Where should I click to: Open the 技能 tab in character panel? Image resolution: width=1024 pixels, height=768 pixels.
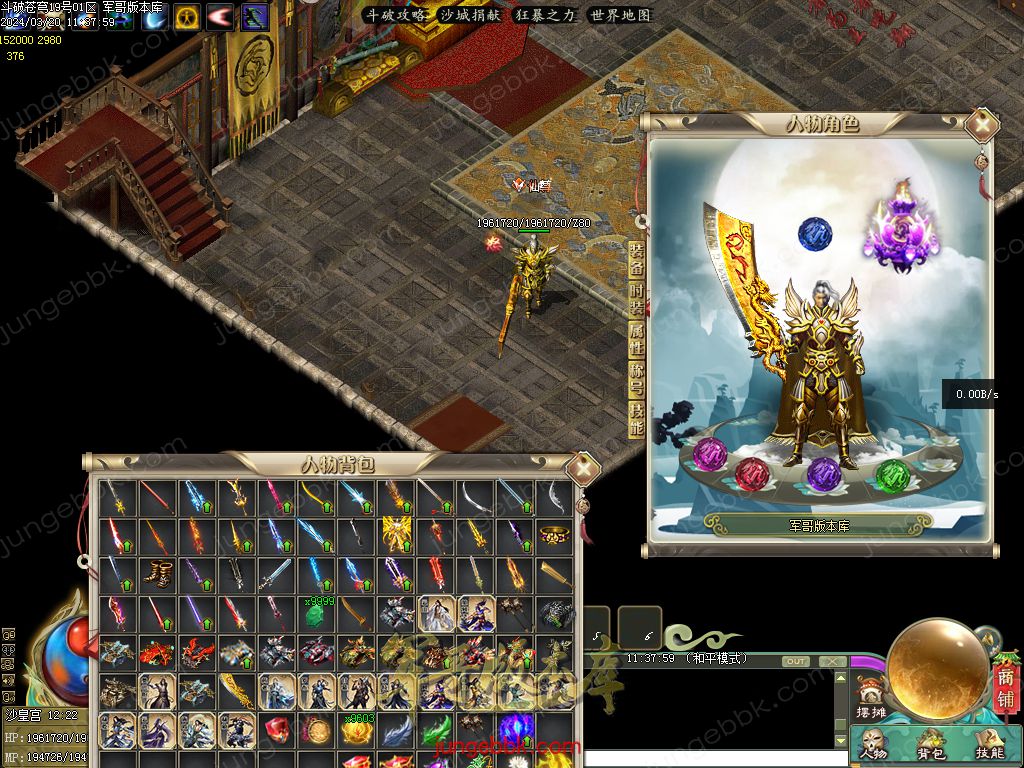636,420
